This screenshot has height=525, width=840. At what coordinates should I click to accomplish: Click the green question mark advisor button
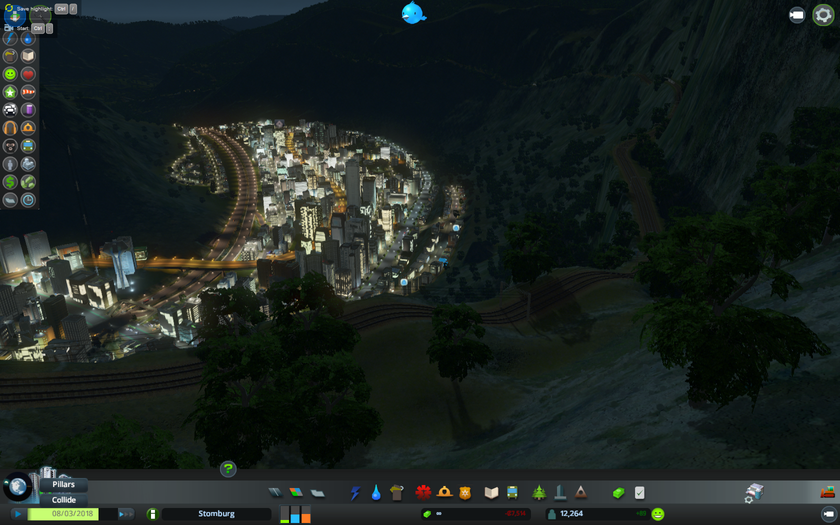pyautogui.click(x=228, y=468)
